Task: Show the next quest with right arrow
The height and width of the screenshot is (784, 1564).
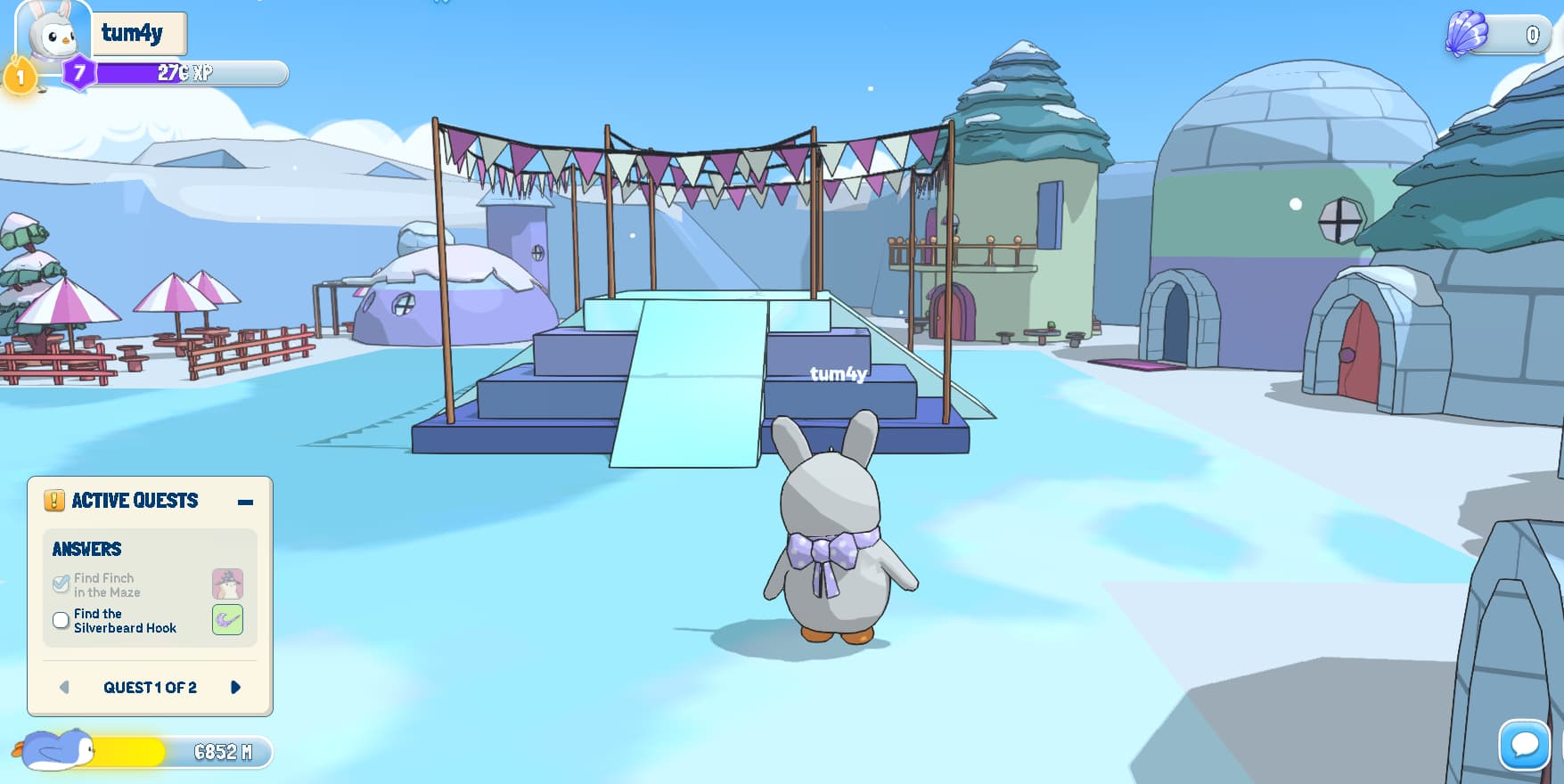Action: click(x=235, y=687)
